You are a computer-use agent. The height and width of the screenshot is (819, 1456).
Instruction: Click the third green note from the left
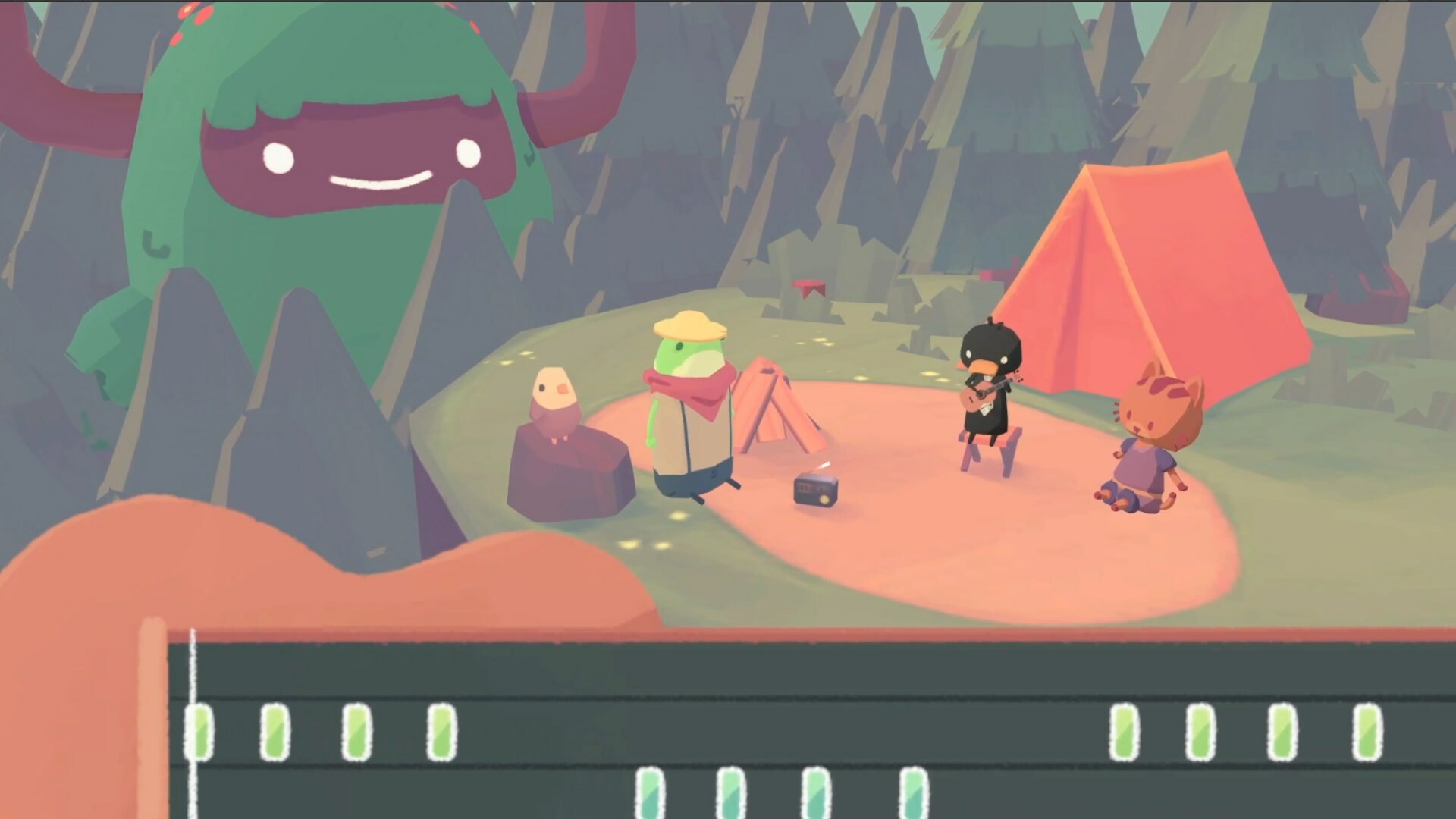click(356, 733)
